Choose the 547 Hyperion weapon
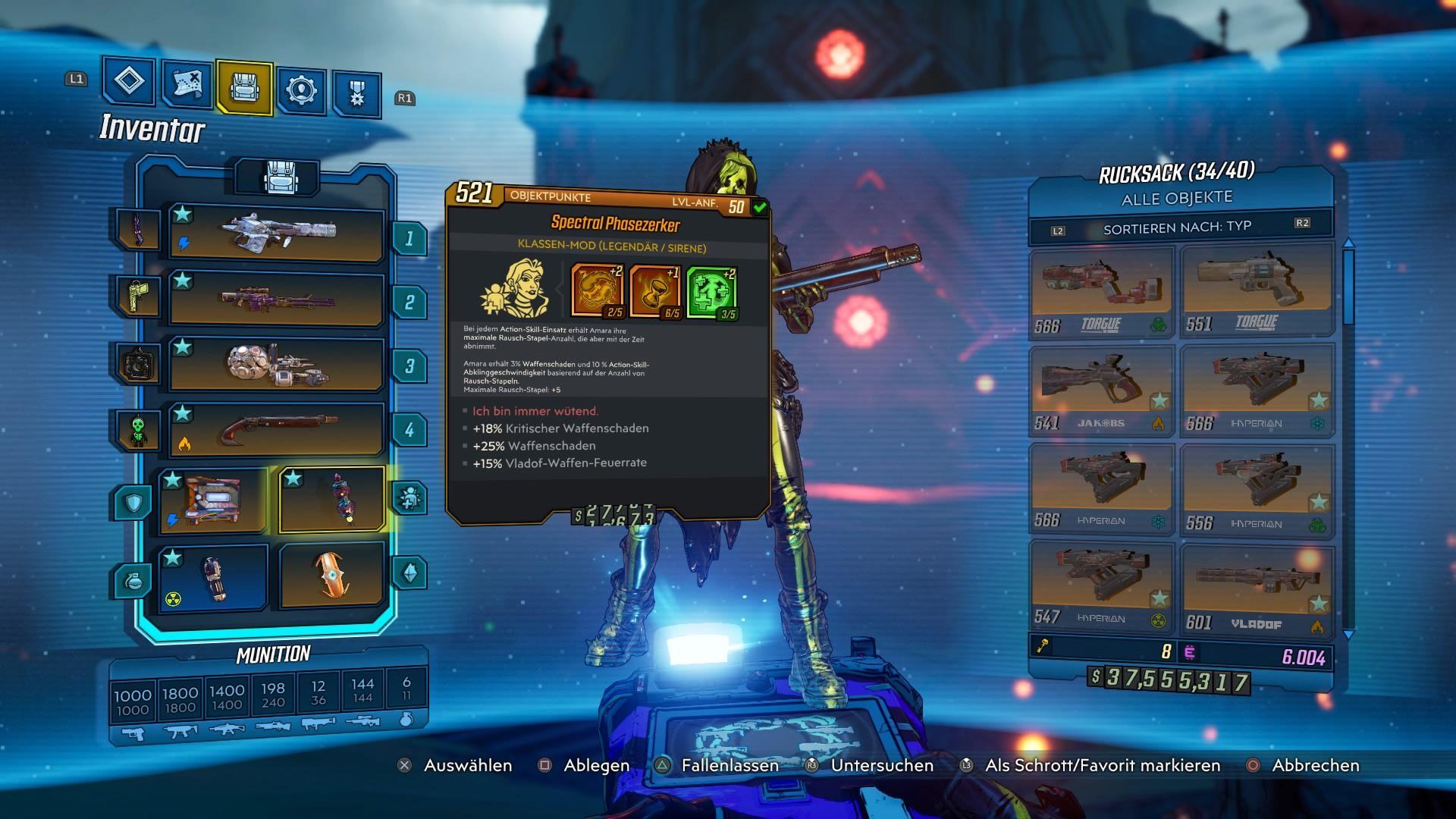Screen dimensions: 1456x819 coord(1102,585)
